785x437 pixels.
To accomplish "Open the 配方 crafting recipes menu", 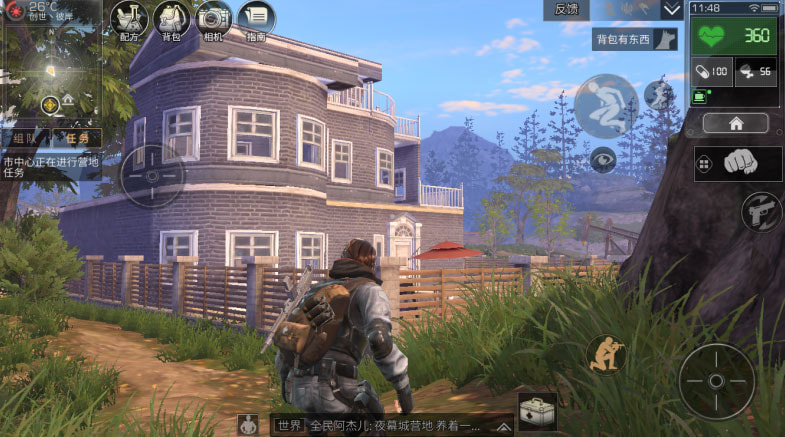I will 130,19.
